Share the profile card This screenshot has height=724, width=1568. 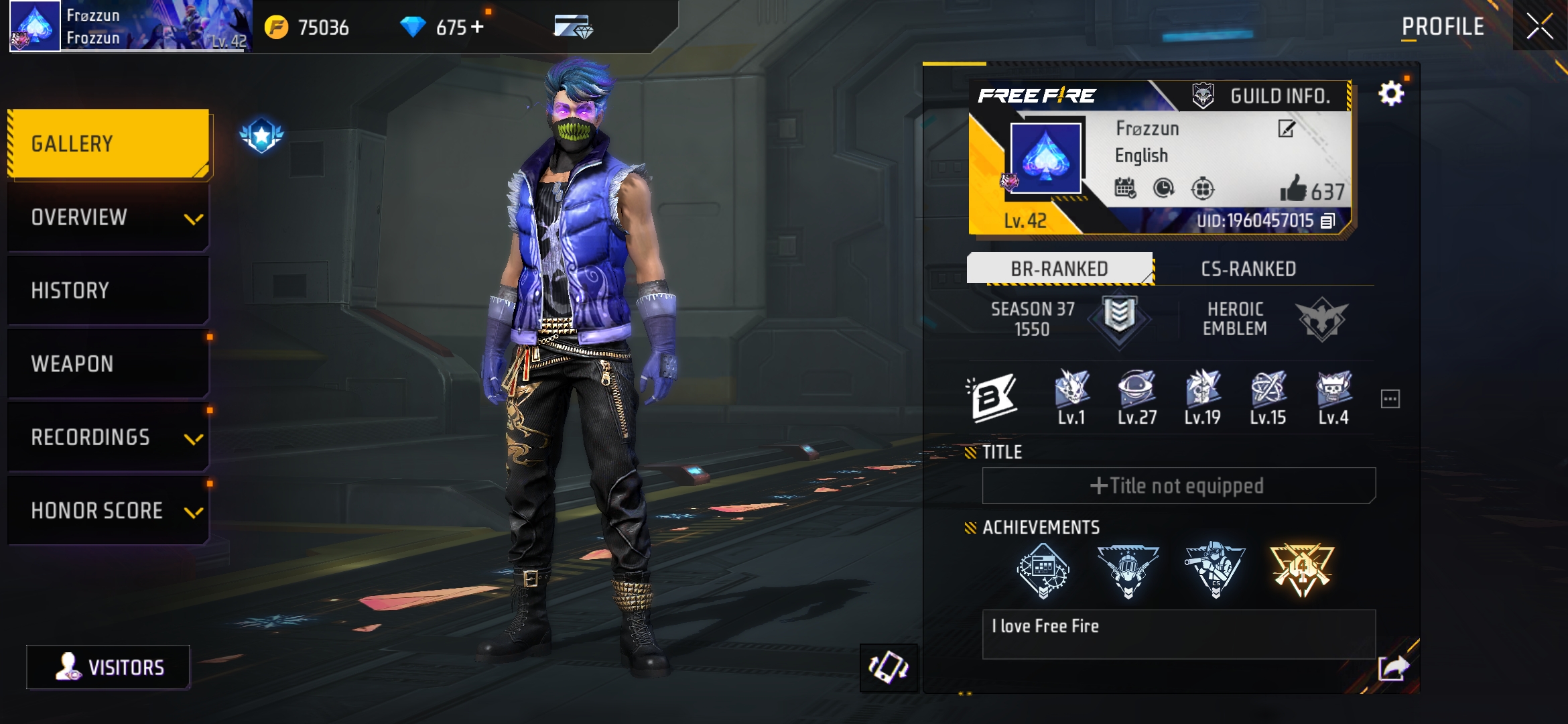[x=1393, y=668]
